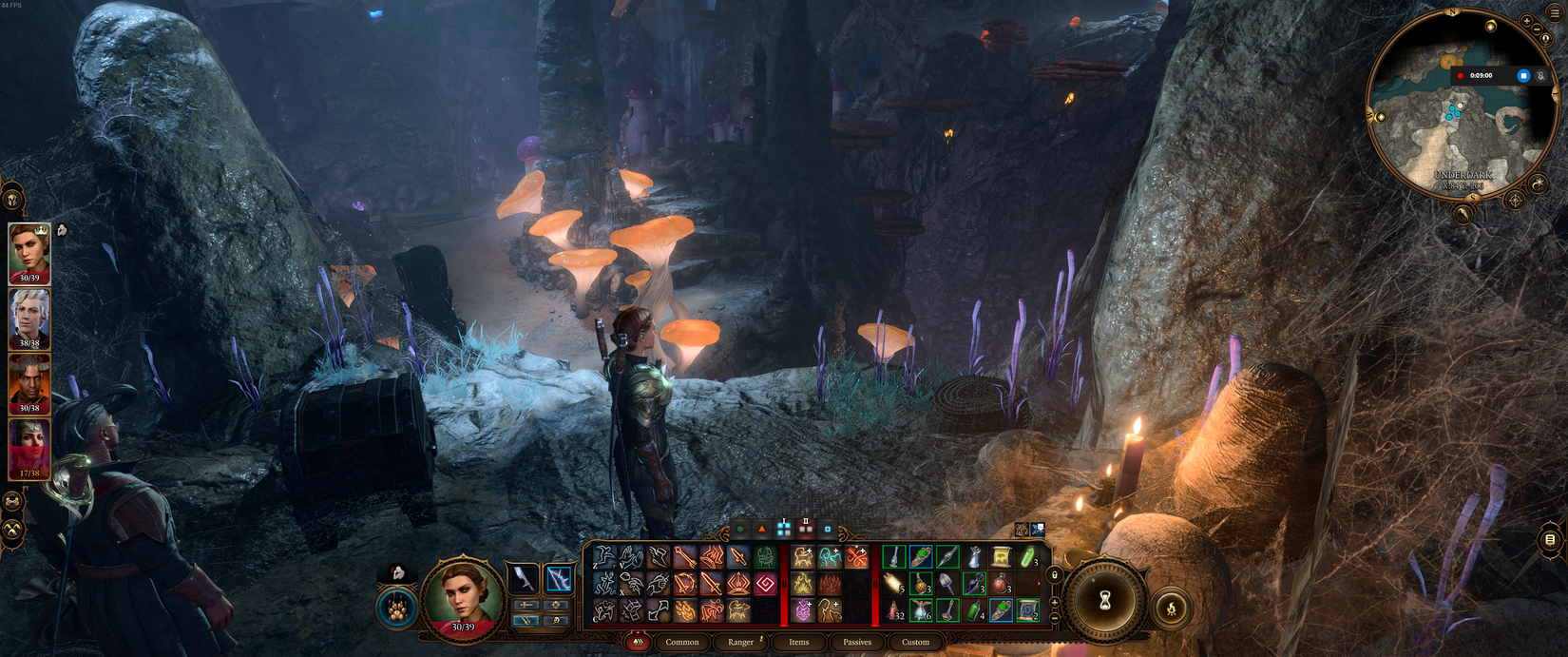Open the campfire rest button
The image size is (1568, 657).
tap(1172, 609)
